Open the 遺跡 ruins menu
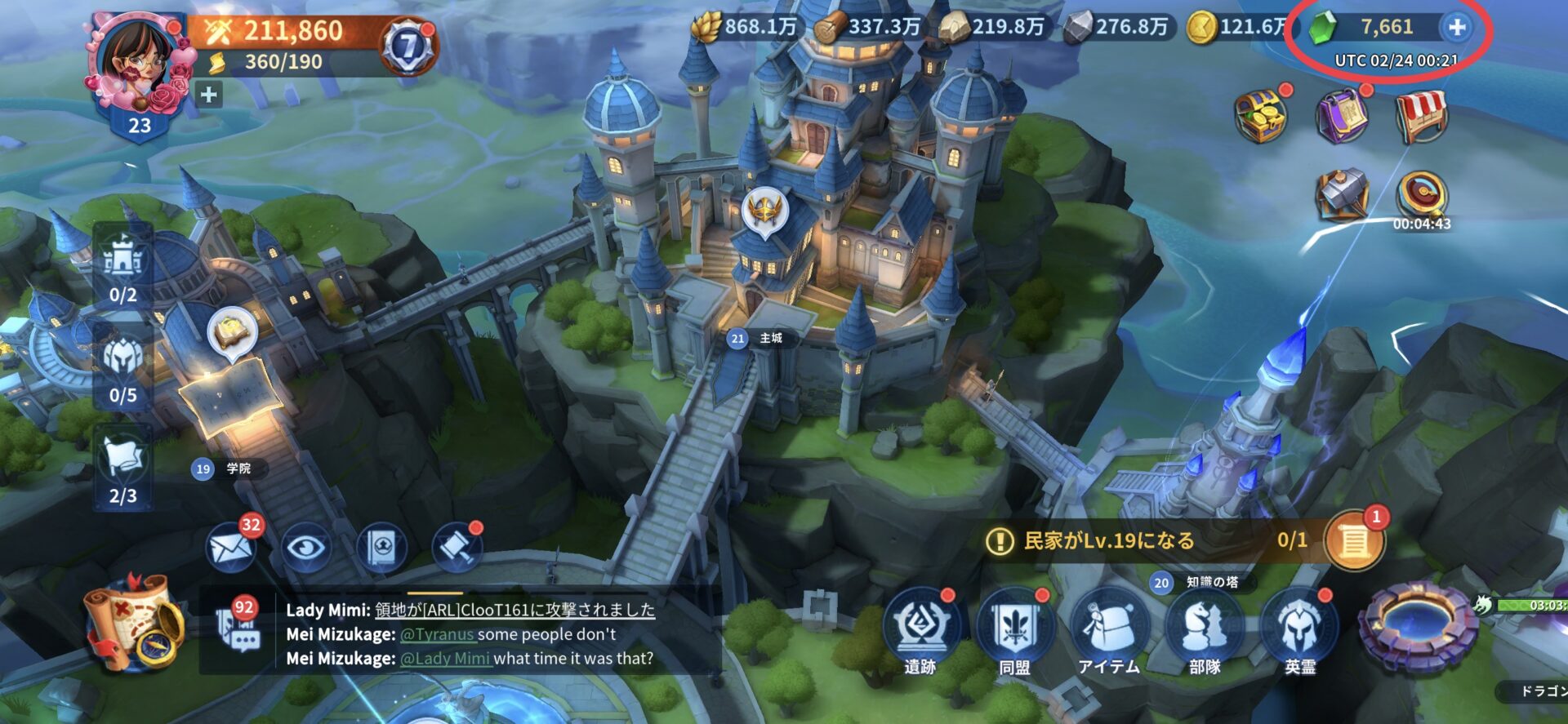Image resolution: width=1568 pixels, height=724 pixels. pyautogui.click(x=920, y=630)
